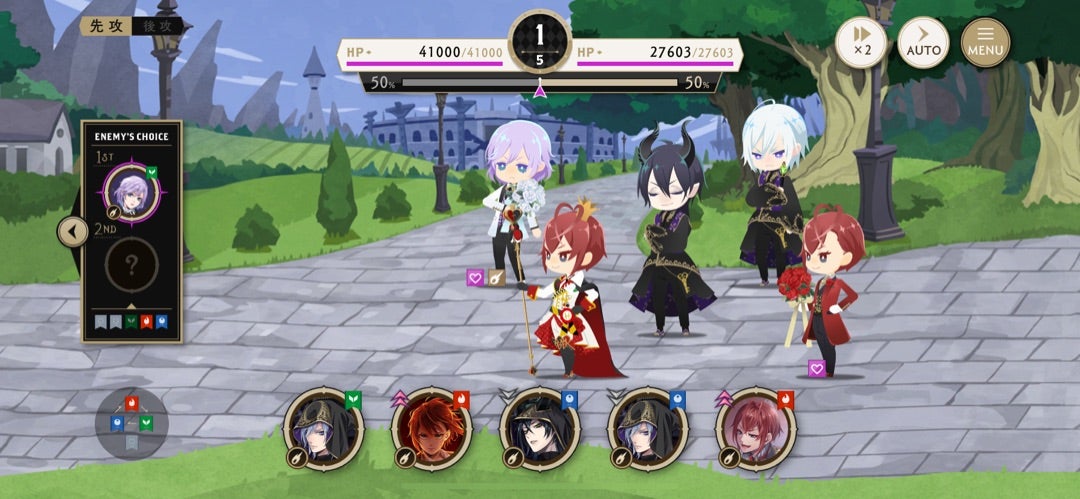Image resolution: width=1080 pixels, height=499 pixels.
Task: Tap the unknown 2nd enemy choice slot
Action: tap(131, 264)
